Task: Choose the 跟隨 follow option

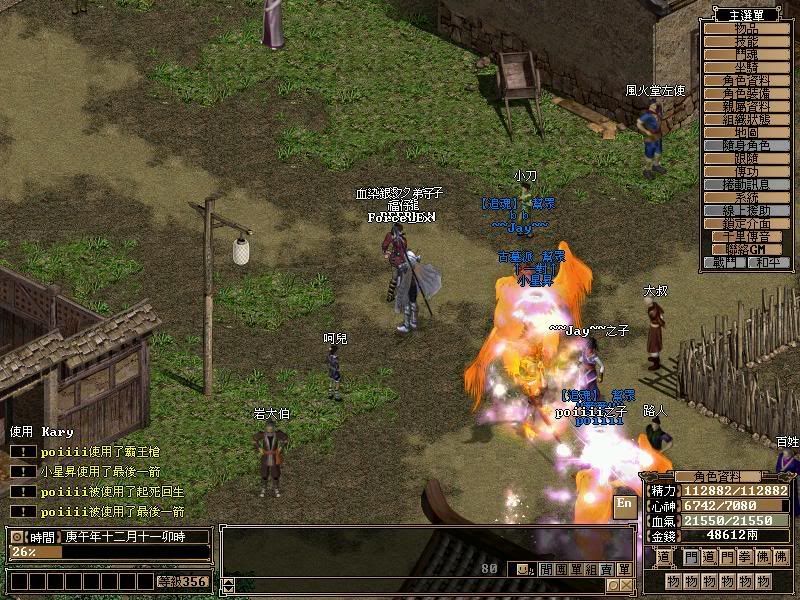Action: (x=746, y=158)
